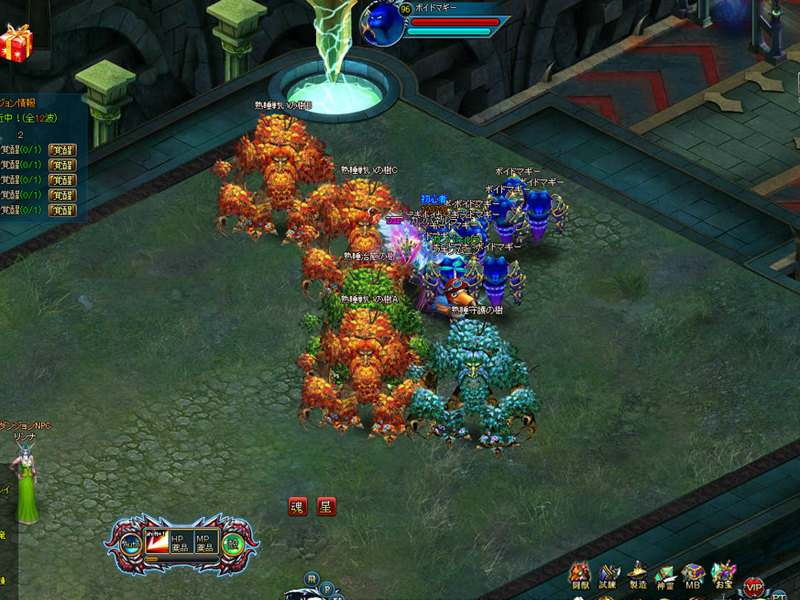Open the red gift box icon
Image resolution: width=800 pixels, height=600 pixels.
(15, 43)
